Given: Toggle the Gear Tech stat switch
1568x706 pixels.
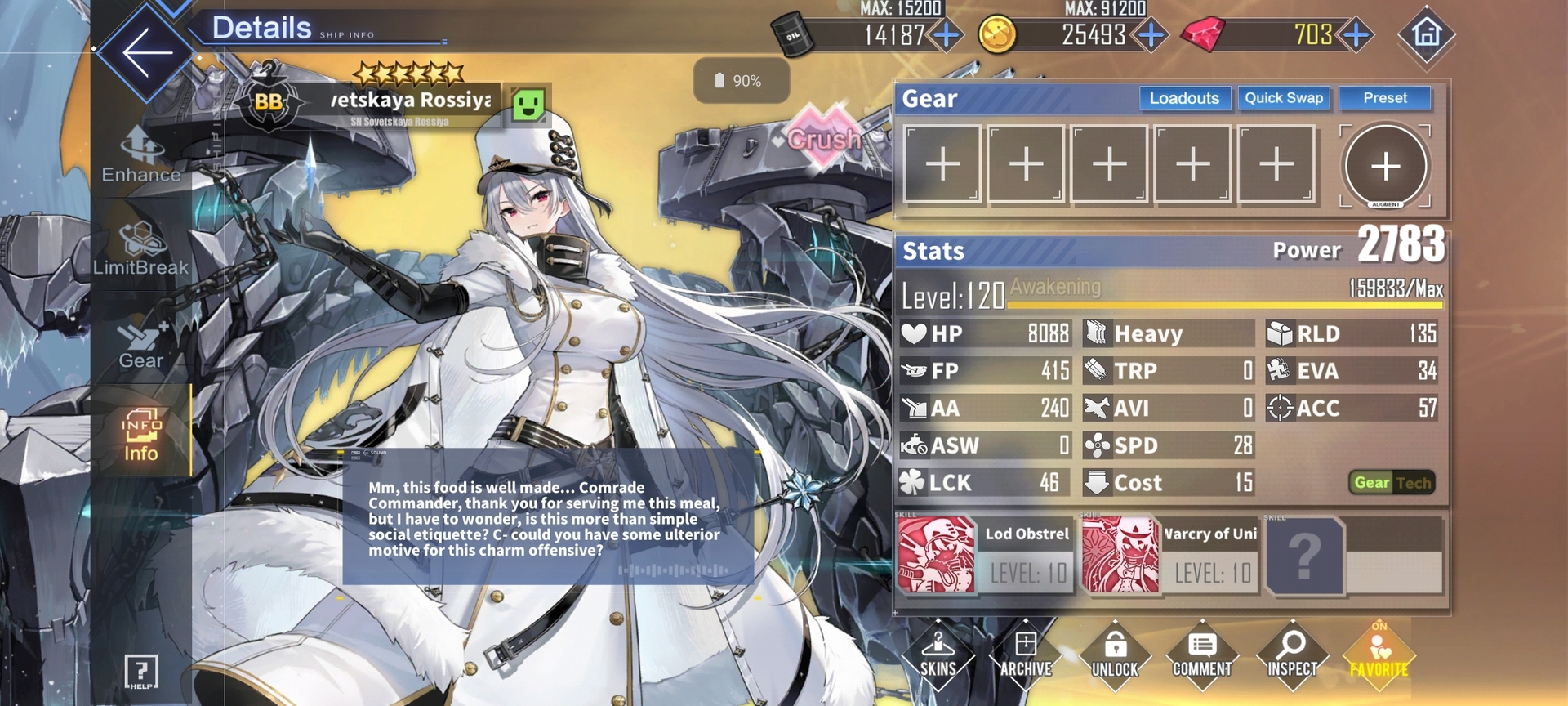Looking at the screenshot, I should pyautogui.click(x=1392, y=483).
